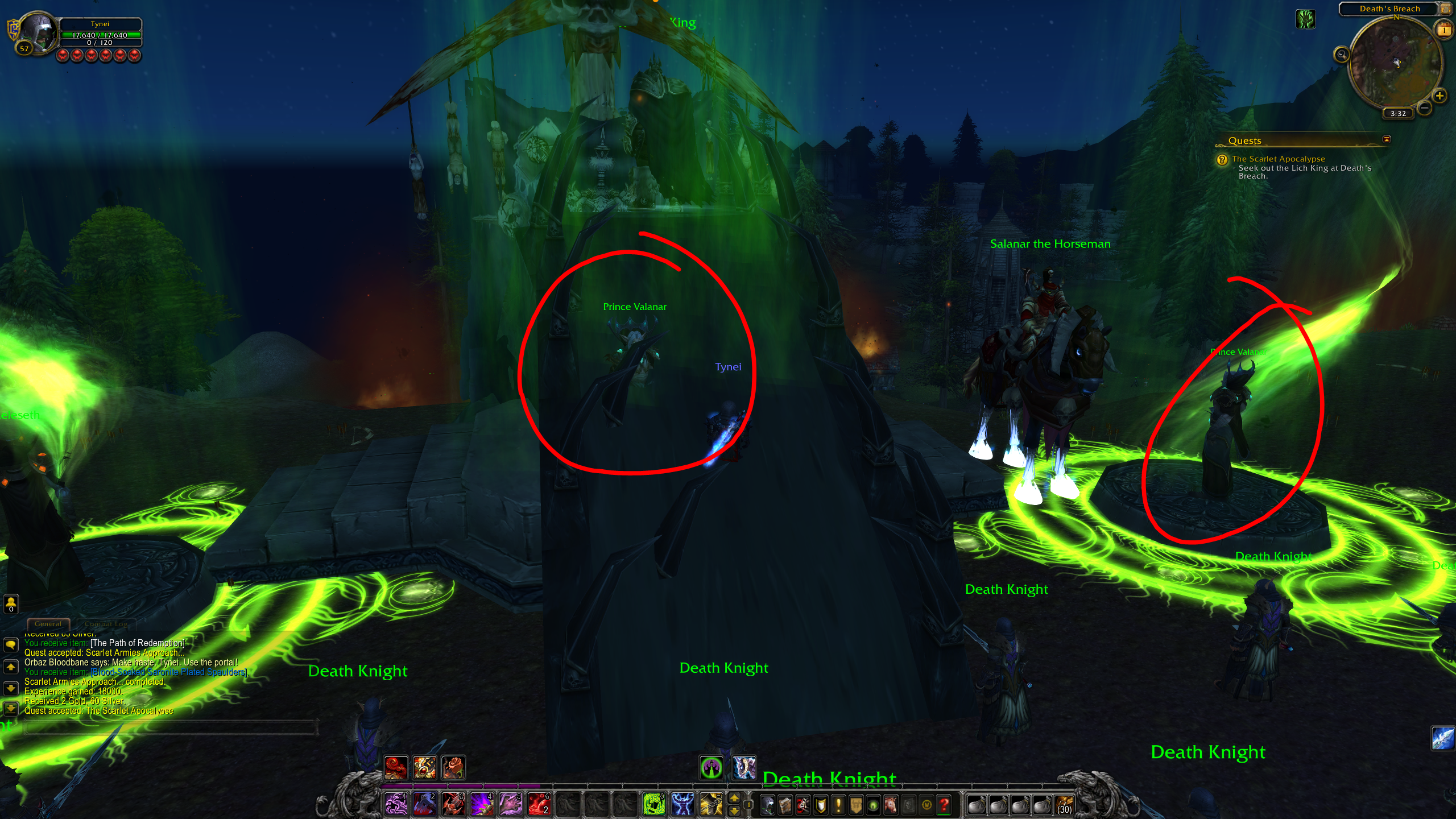Jump chat to bottom with the underlined arrow
This screenshot has height=819, width=1456.
(11, 709)
